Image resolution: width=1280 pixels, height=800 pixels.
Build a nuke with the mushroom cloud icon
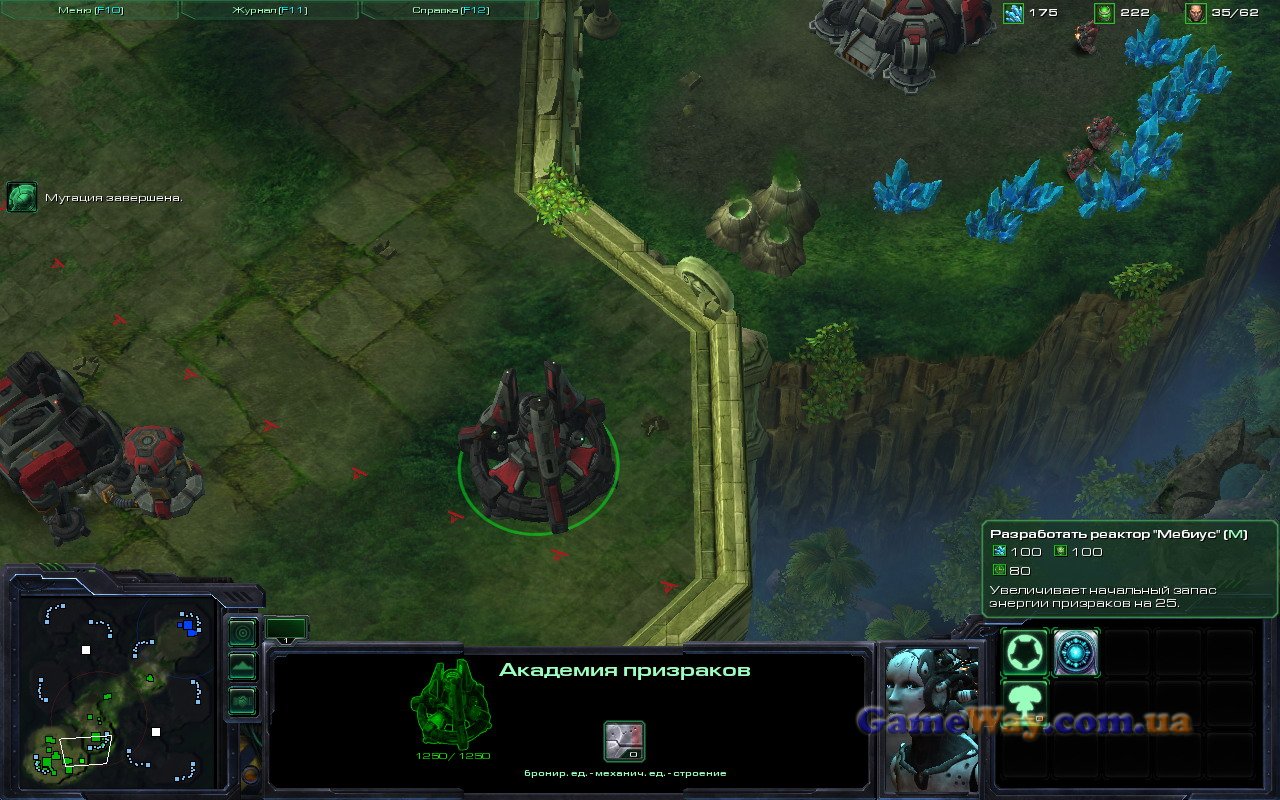point(1025,703)
